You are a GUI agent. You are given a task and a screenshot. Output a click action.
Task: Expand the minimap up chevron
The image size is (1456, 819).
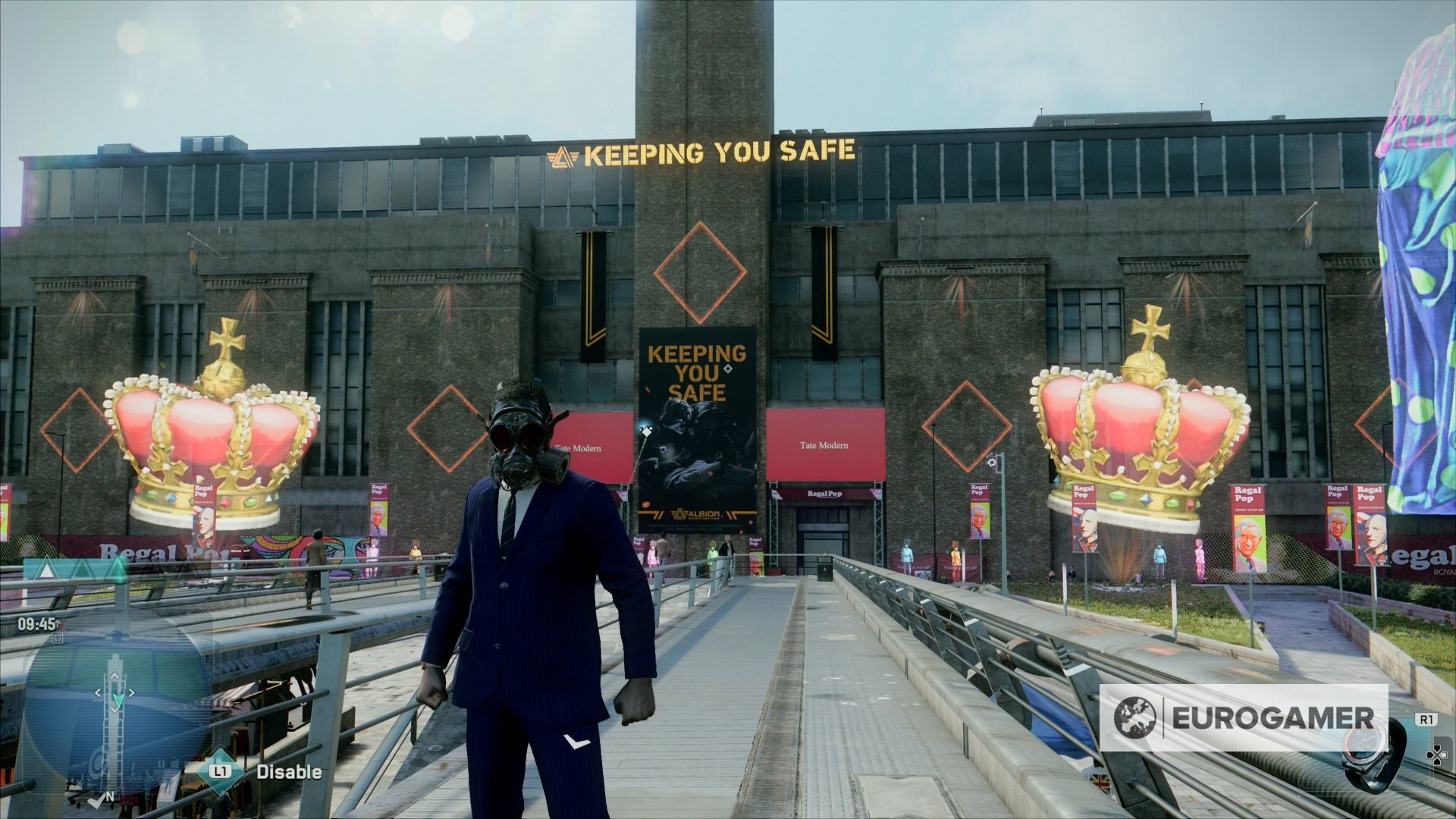click(x=115, y=676)
